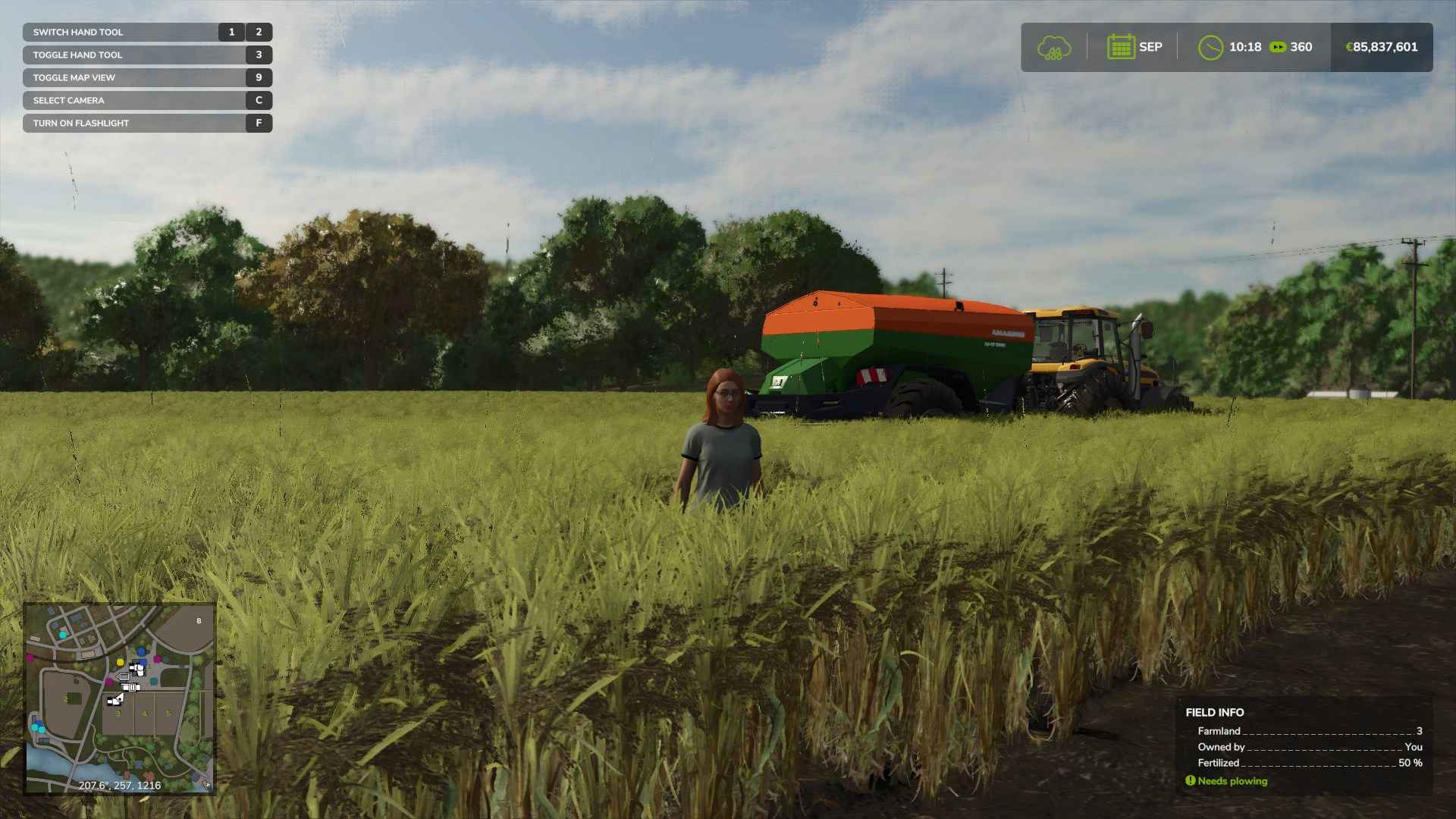Click the green clock icon
This screenshot has width=1456, height=819.
[x=1210, y=48]
